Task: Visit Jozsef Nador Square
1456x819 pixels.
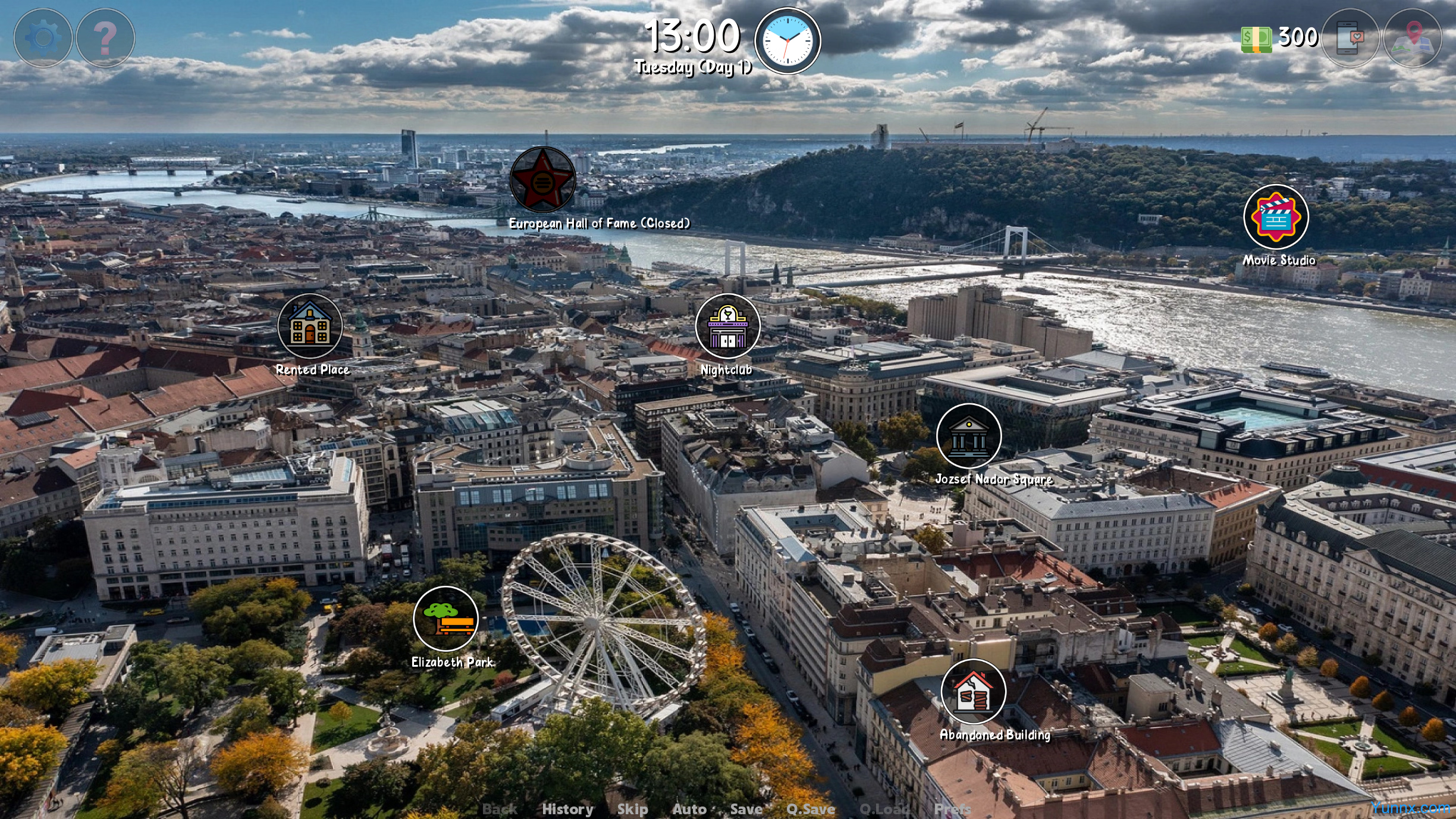Action: (968, 436)
